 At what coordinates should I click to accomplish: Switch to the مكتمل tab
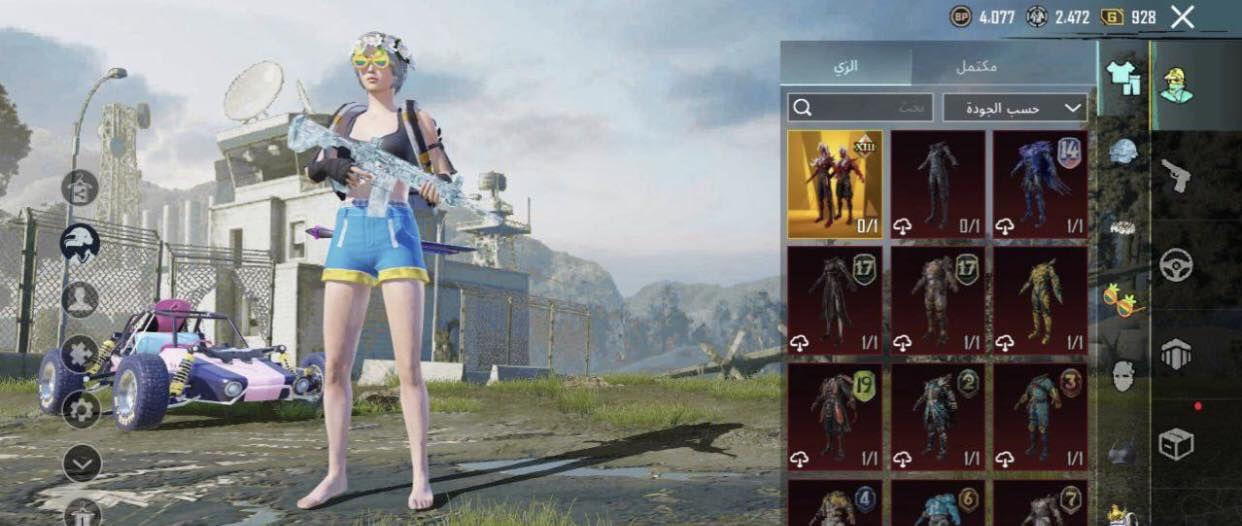[975, 66]
